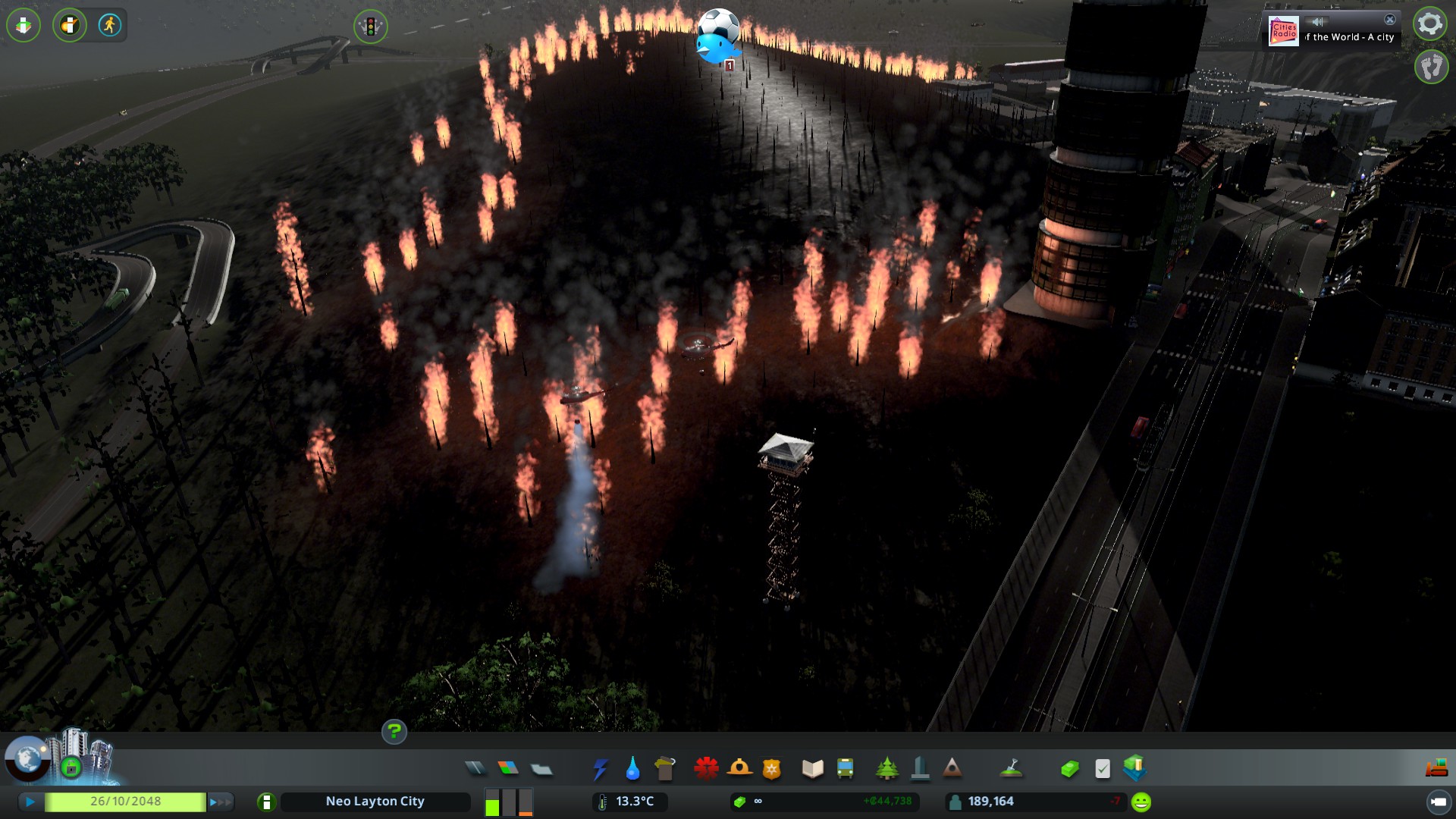The image size is (1456, 819).
Task: Select the Public Transport bus icon
Action: tap(845, 769)
